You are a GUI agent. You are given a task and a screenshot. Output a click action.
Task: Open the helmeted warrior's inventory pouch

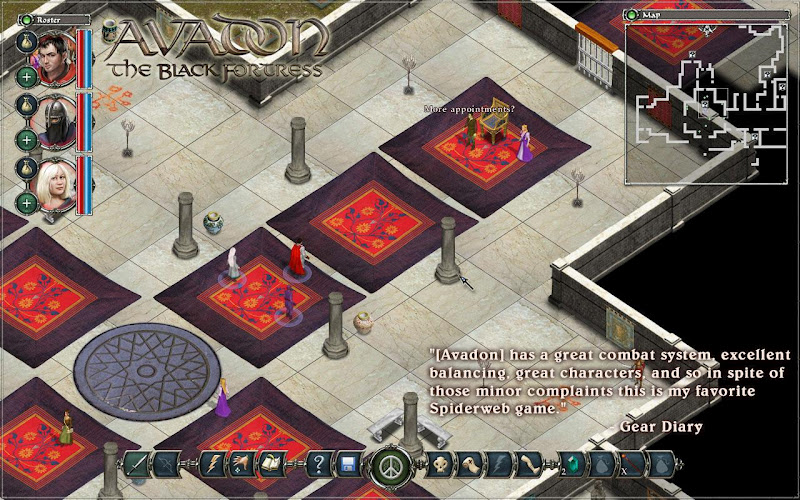(26, 104)
